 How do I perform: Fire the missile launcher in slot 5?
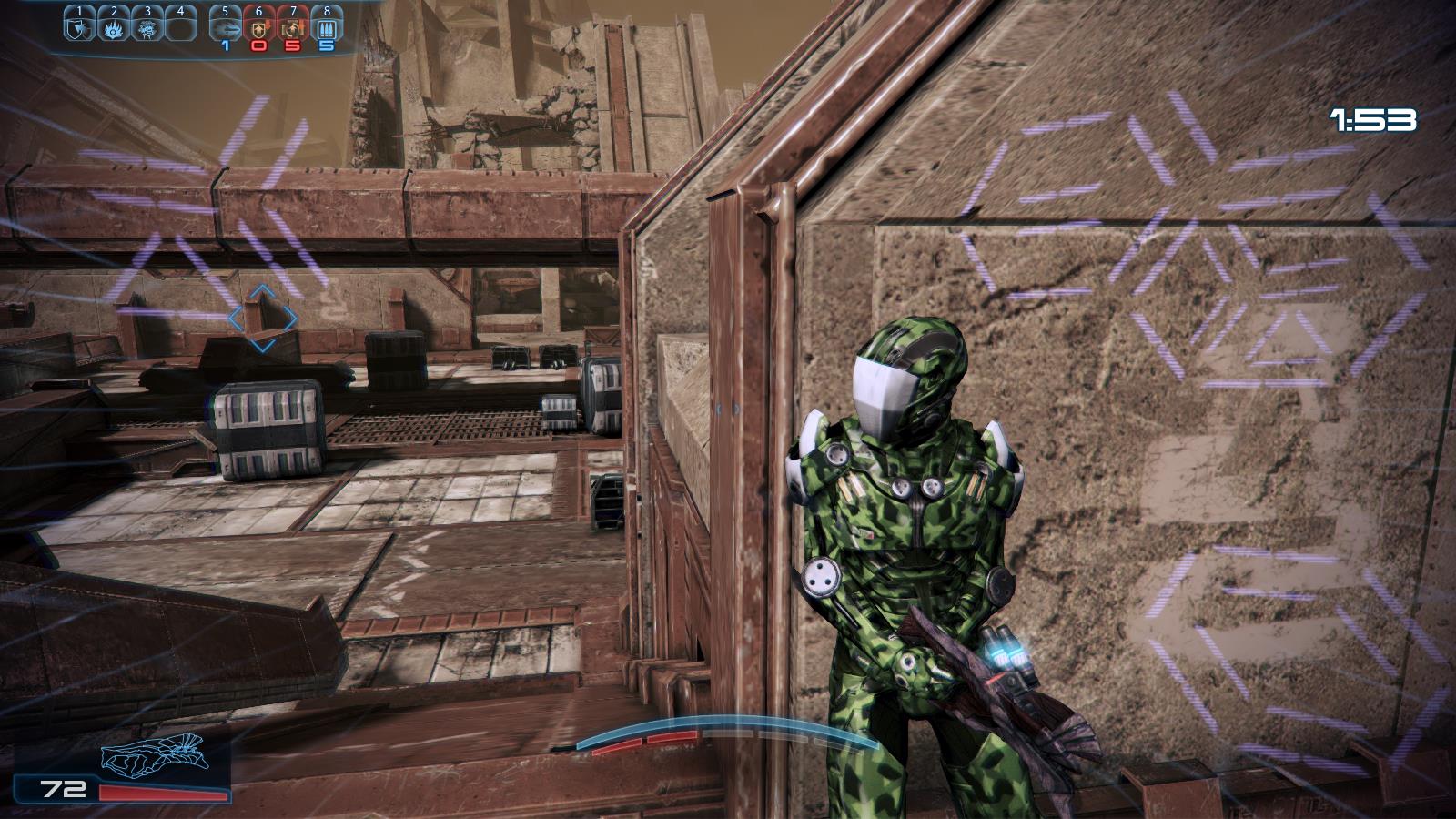pyautogui.click(x=225, y=29)
